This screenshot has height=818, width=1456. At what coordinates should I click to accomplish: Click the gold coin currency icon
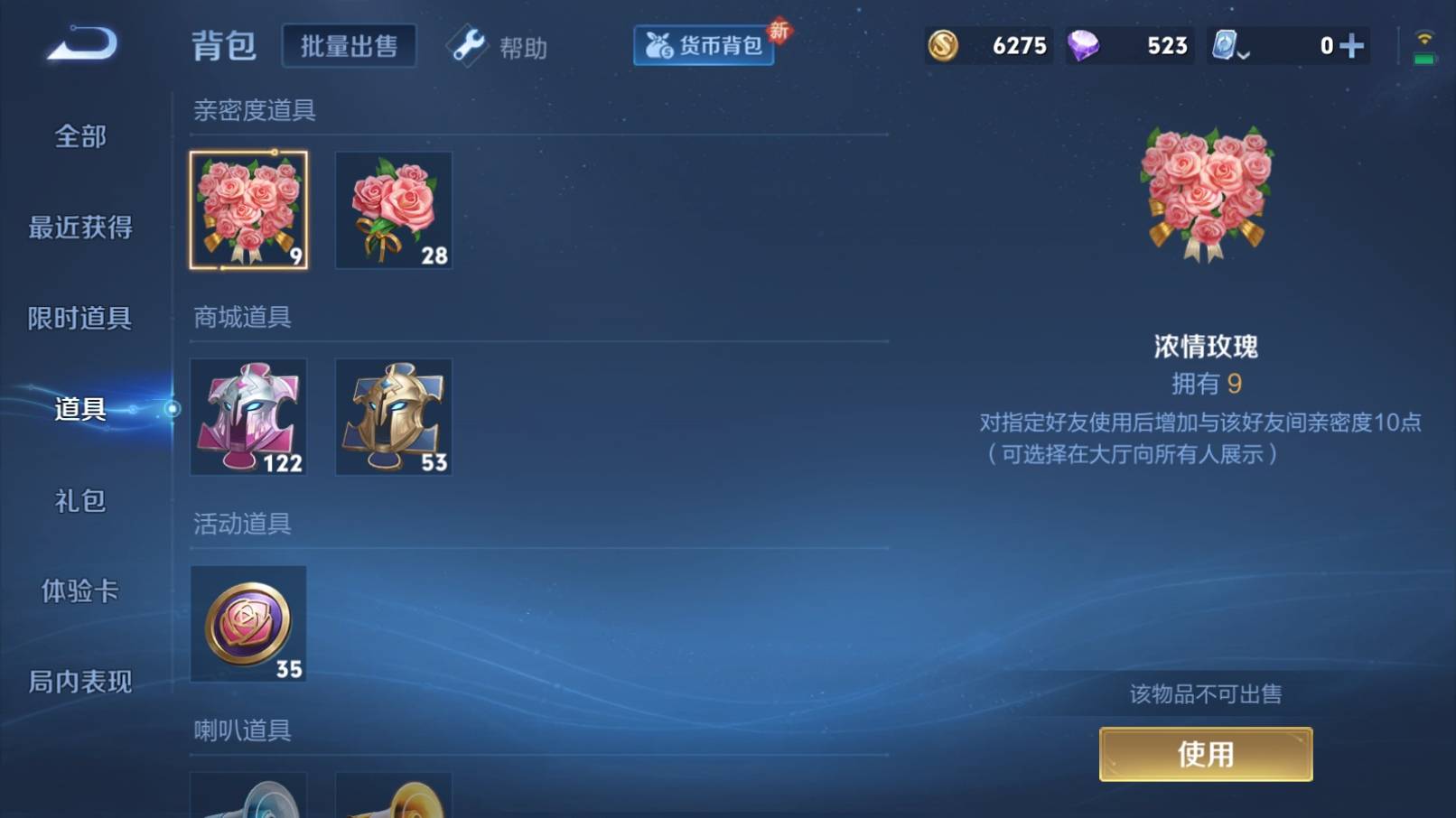pos(943,45)
